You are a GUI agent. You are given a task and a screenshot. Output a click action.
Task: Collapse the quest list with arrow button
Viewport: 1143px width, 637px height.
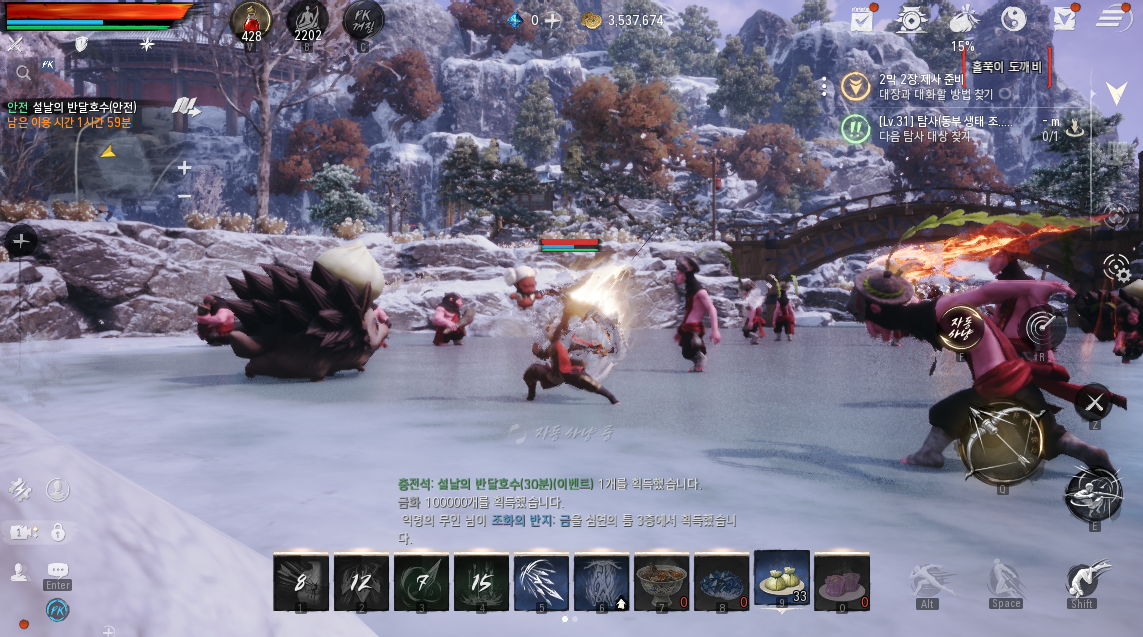[1116, 94]
